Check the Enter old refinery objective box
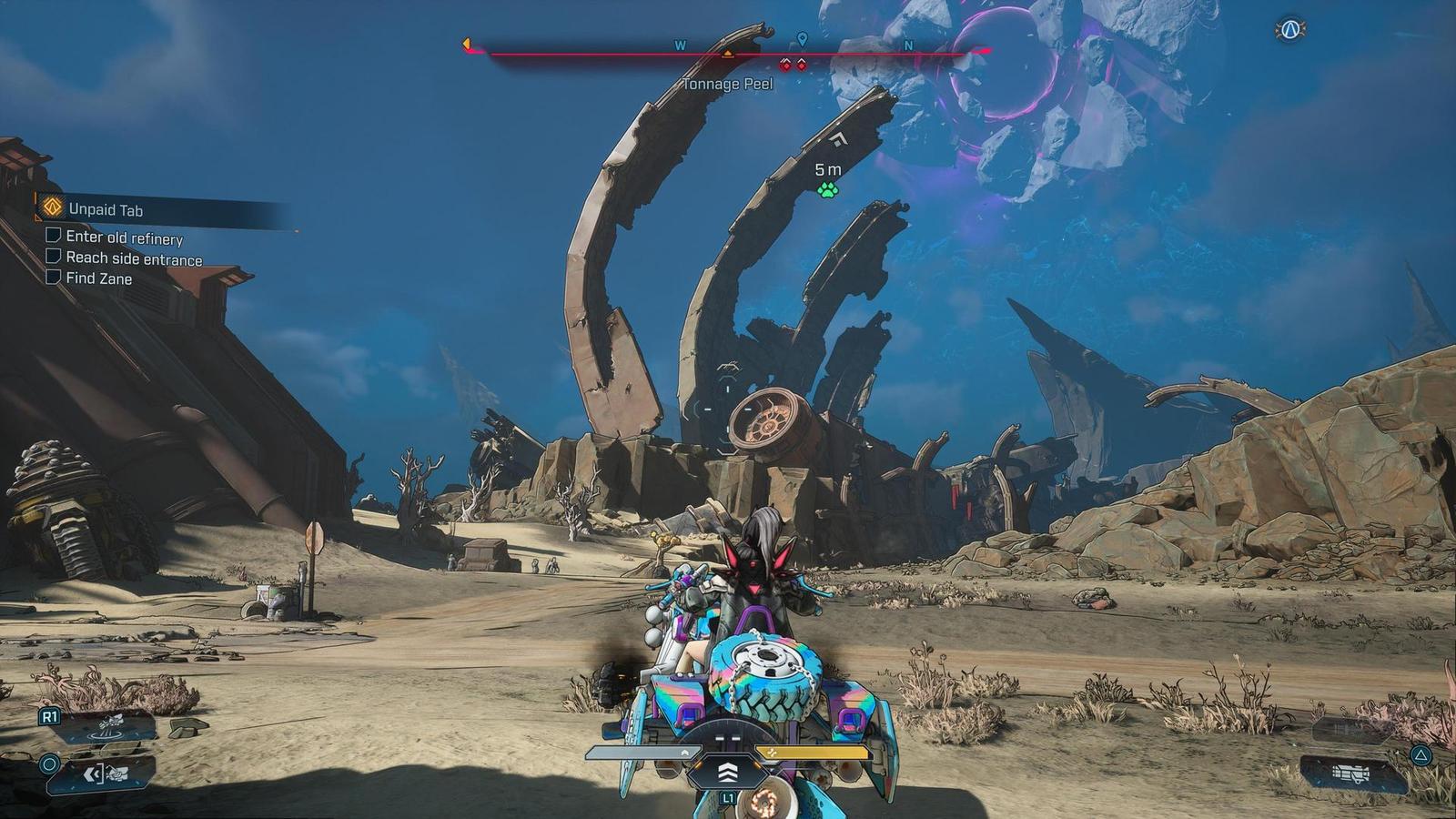This screenshot has width=1456, height=819. tap(53, 238)
